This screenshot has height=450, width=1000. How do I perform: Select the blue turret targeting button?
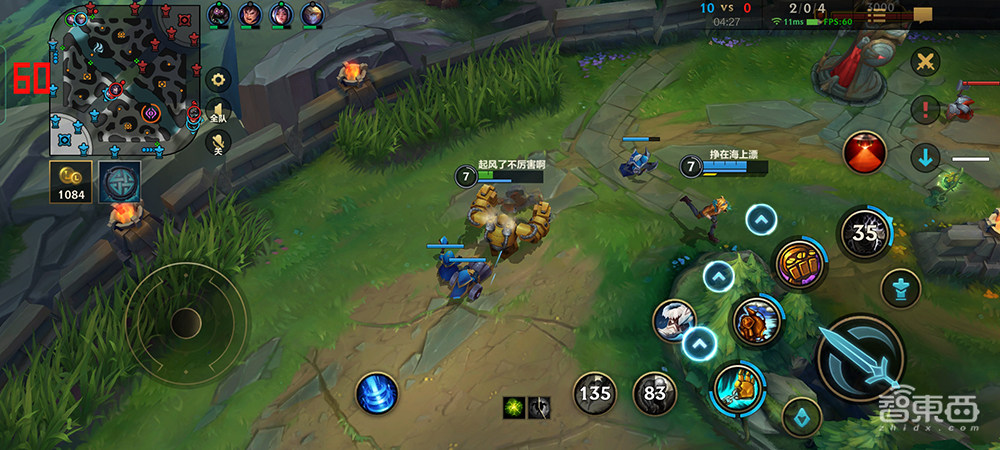[899, 289]
